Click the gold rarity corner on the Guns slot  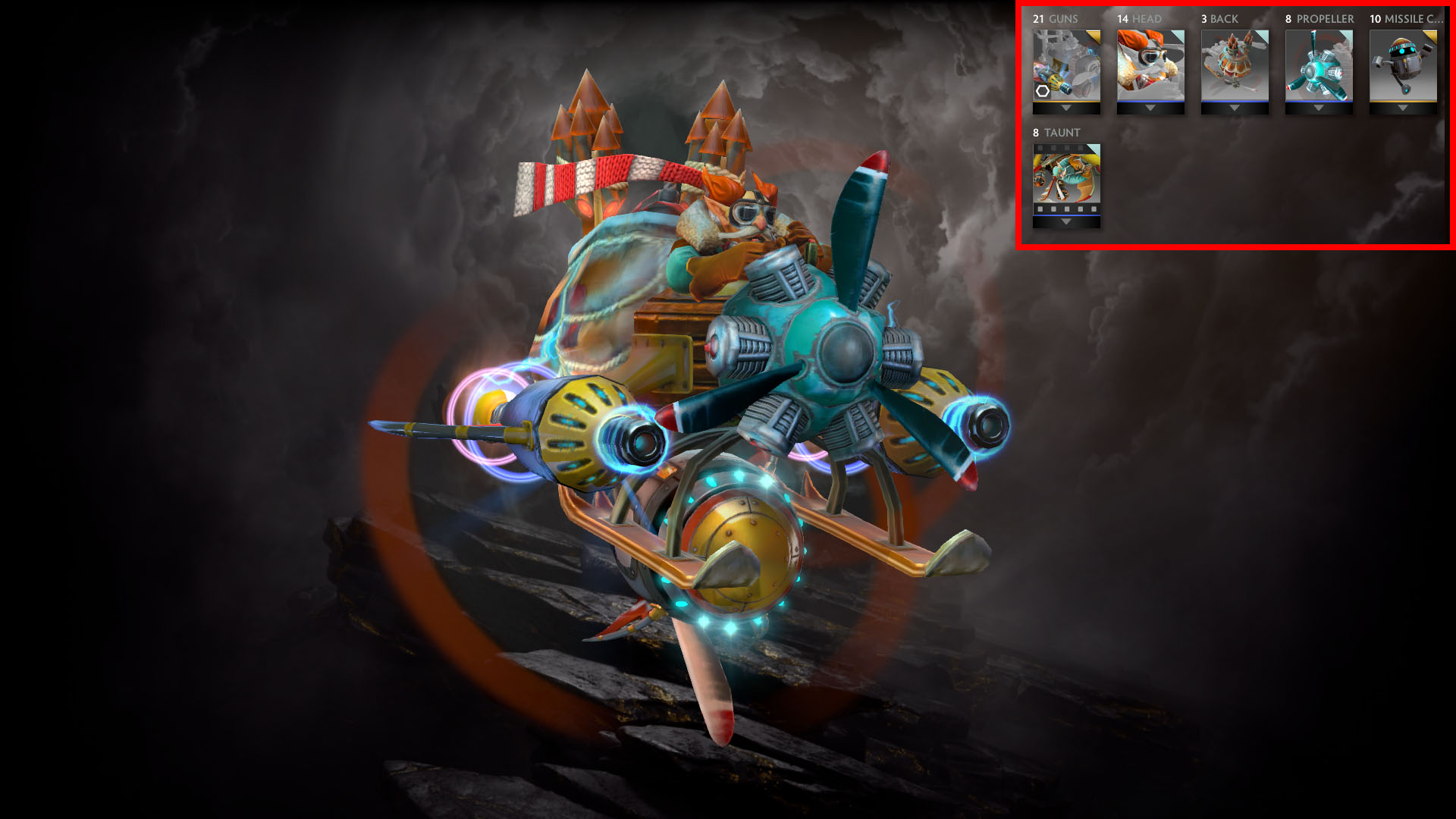pyautogui.click(x=1096, y=37)
